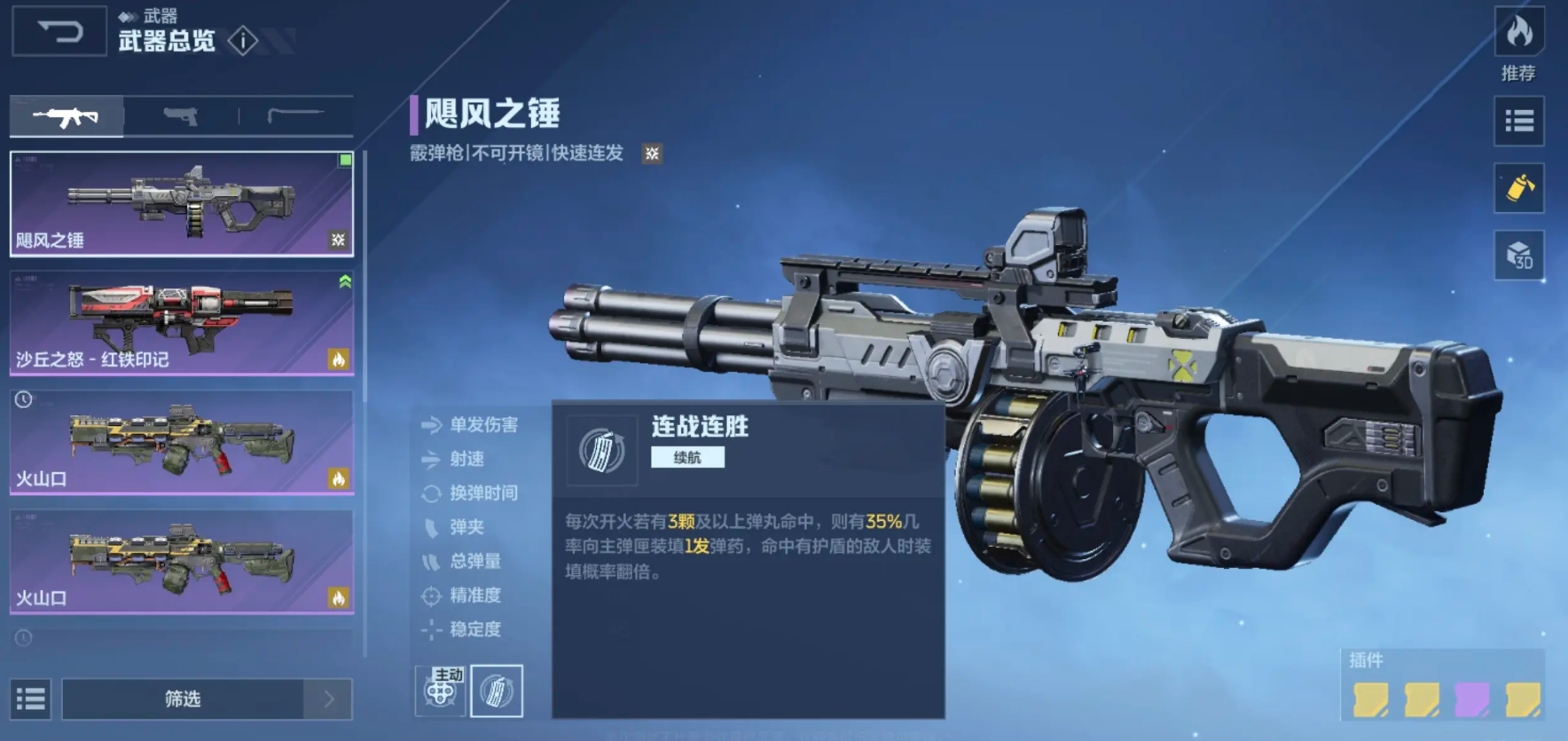The height and width of the screenshot is (741, 1568).
Task: Select the 连战连胜 passive skill icon
Action: (497, 690)
